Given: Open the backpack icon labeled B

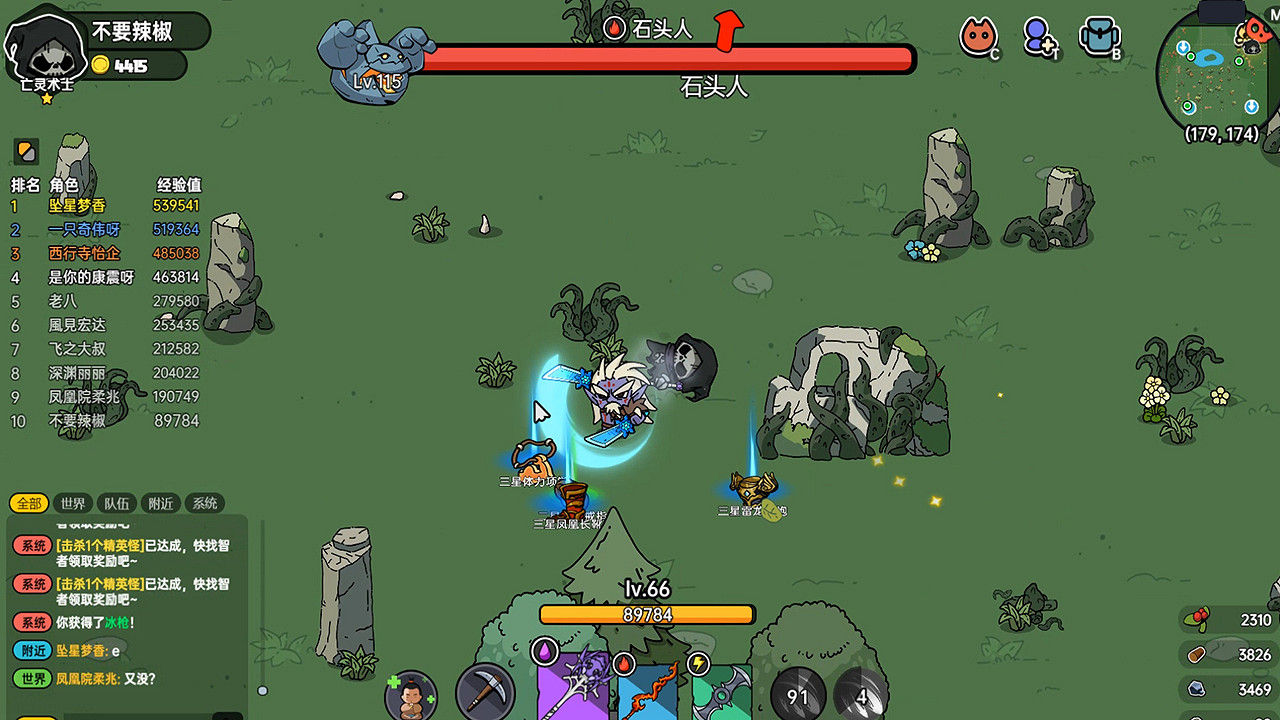Looking at the screenshot, I should pos(1098,38).
